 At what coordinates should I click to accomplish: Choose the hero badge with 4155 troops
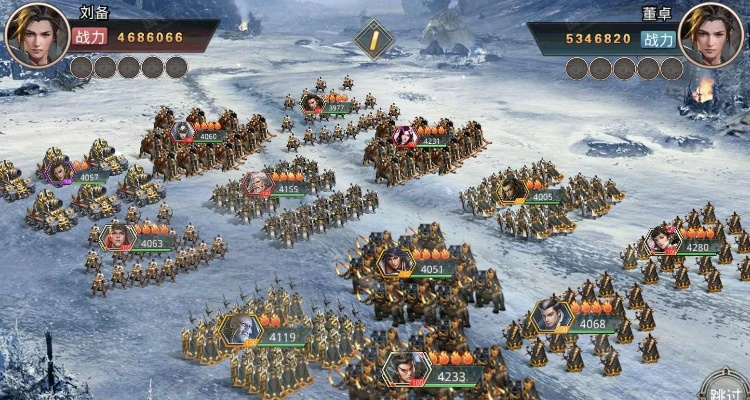coord(258,184)
